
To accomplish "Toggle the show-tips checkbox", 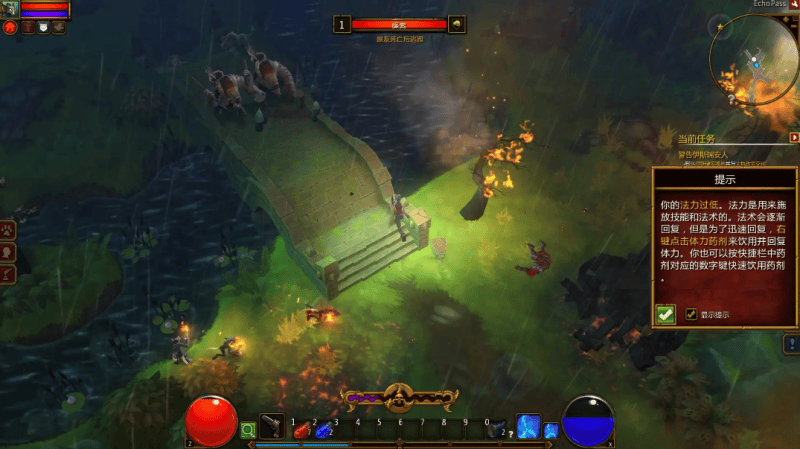I will [x=691, y=314].
